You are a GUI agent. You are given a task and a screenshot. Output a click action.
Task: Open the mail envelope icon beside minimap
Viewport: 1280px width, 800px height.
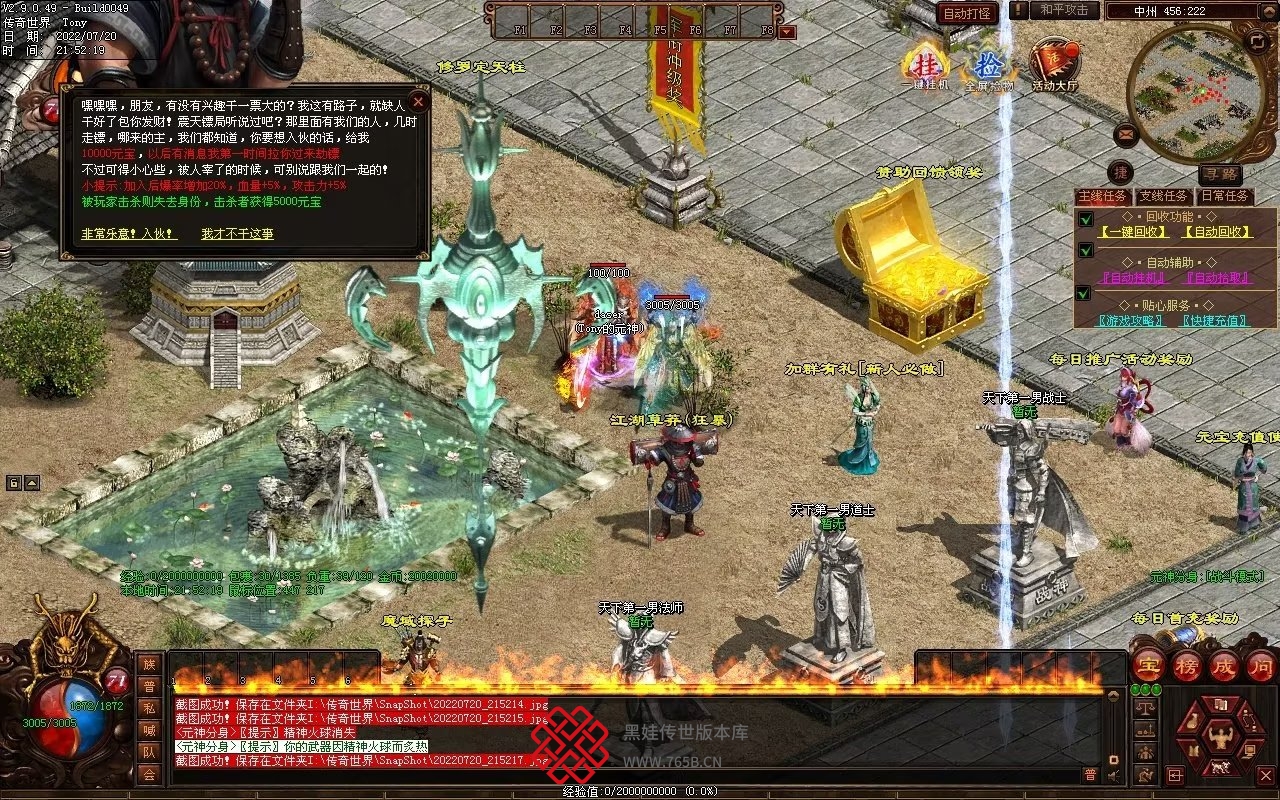pos(1127,132)
